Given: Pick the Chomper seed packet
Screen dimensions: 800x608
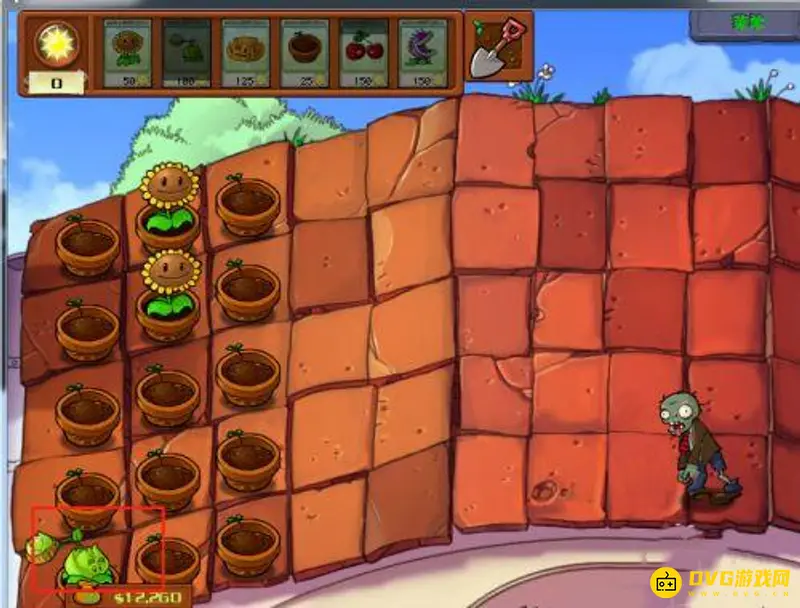Looking at the screenshot, I should click(x=423, y=54).
